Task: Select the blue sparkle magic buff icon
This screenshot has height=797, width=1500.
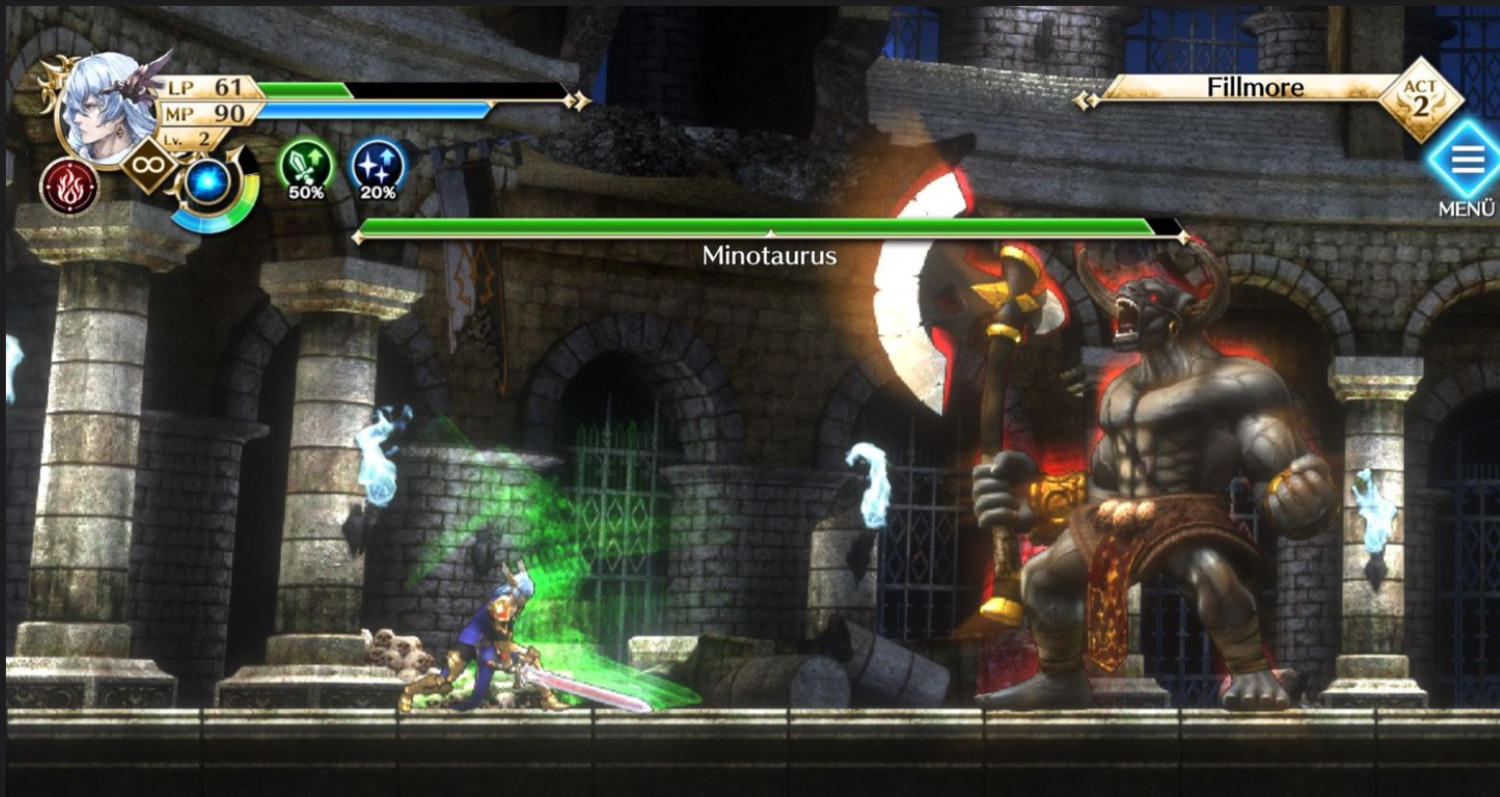Action: click(x=379, y=163)
